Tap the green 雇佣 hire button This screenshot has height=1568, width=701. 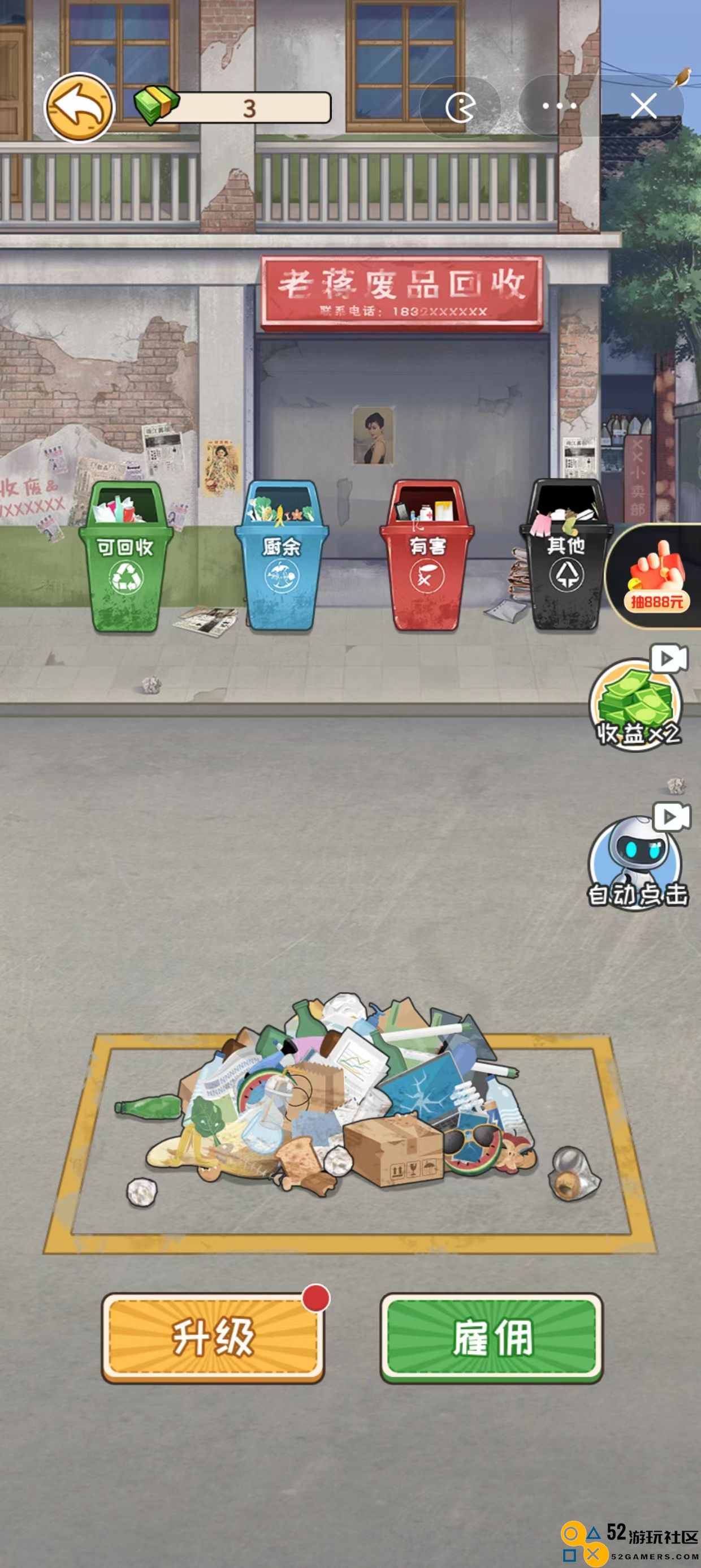[492, 1337]
